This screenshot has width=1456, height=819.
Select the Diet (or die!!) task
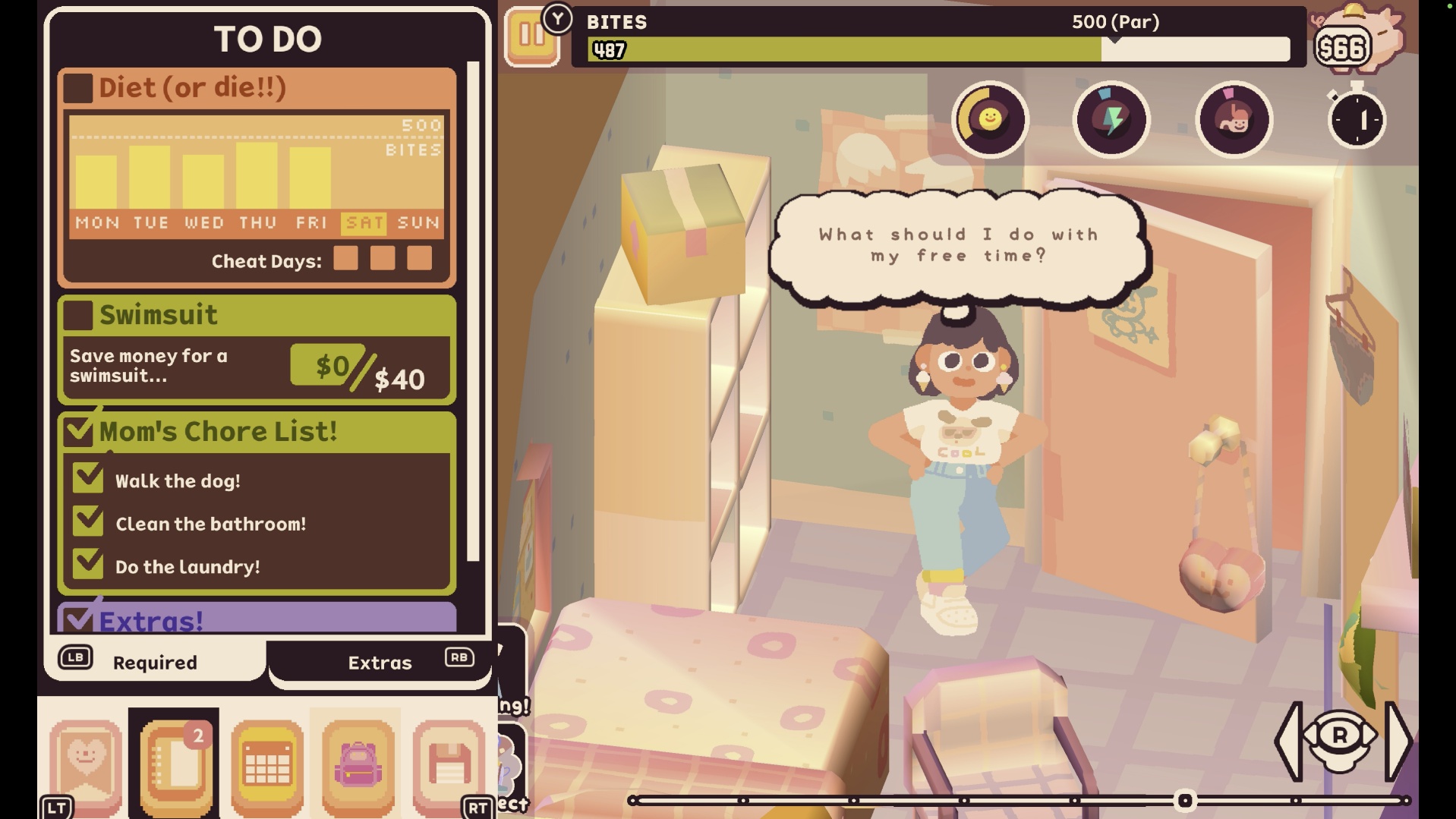coord(192,87)
